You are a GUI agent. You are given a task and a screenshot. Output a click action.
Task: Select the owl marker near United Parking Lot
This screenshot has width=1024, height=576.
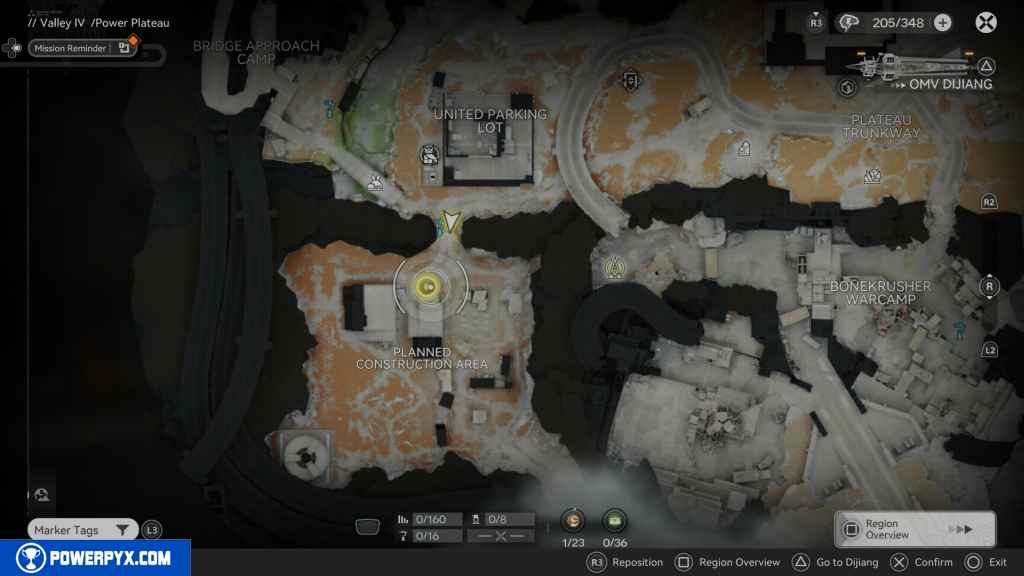(x=428, y=155)
